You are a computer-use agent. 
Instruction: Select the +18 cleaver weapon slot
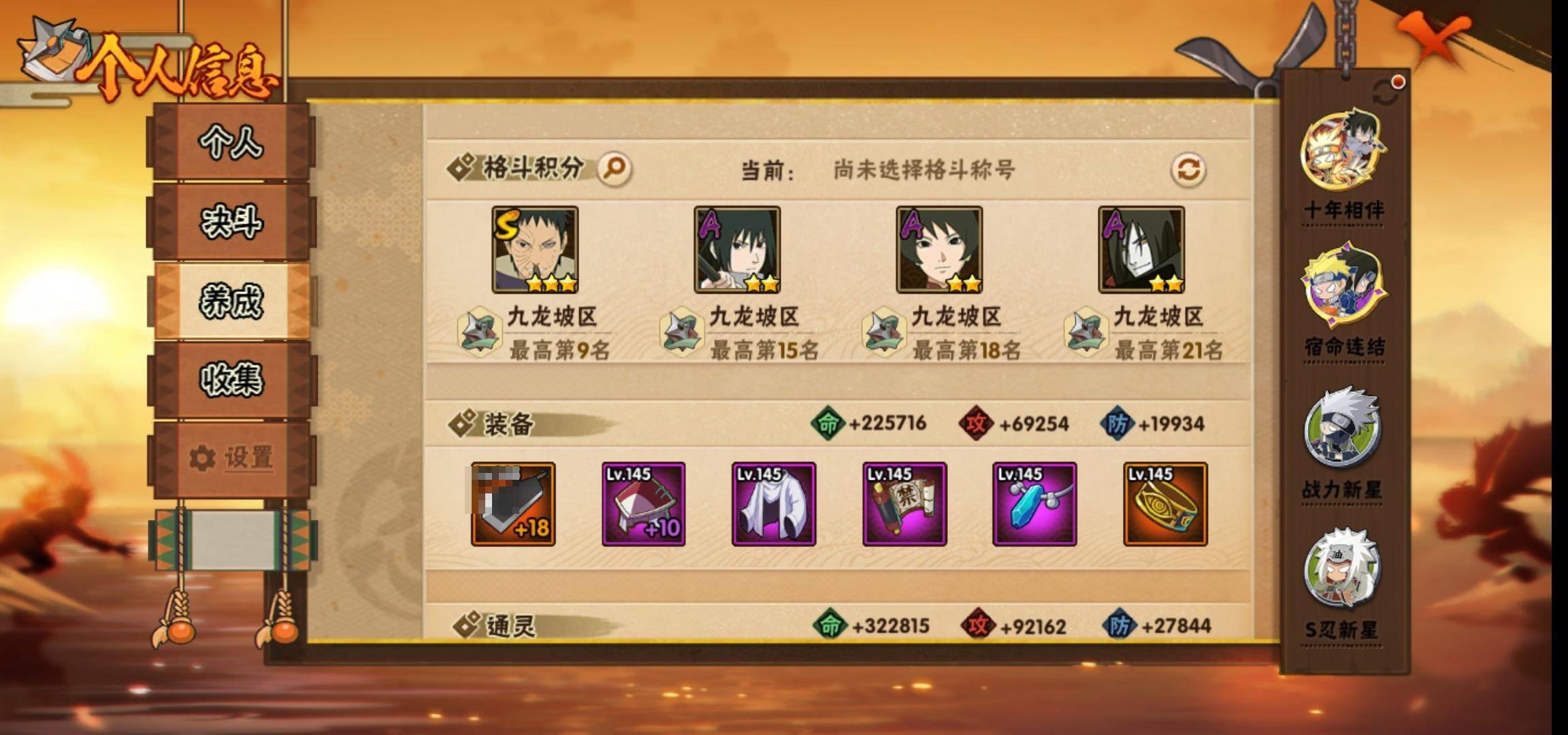coord(513,504)
